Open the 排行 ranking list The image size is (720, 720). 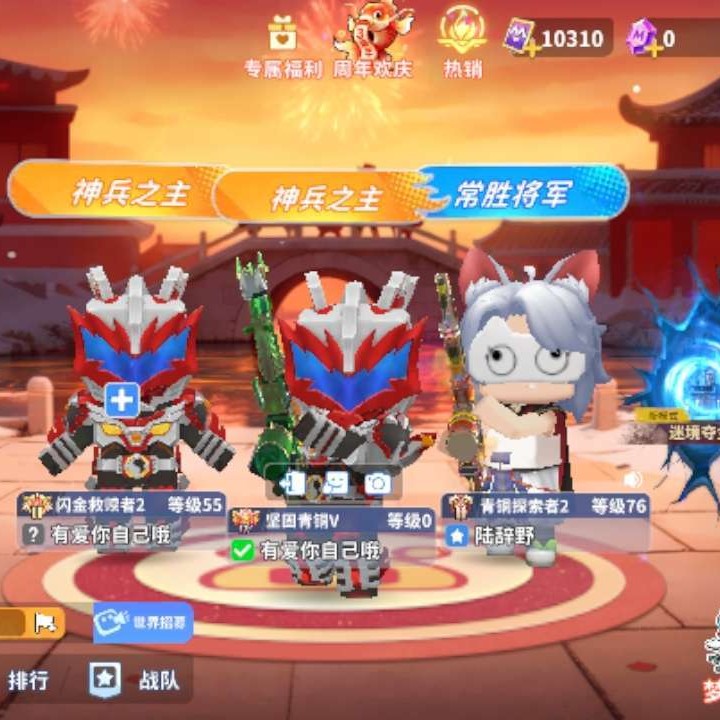click(x=28, y=681)
